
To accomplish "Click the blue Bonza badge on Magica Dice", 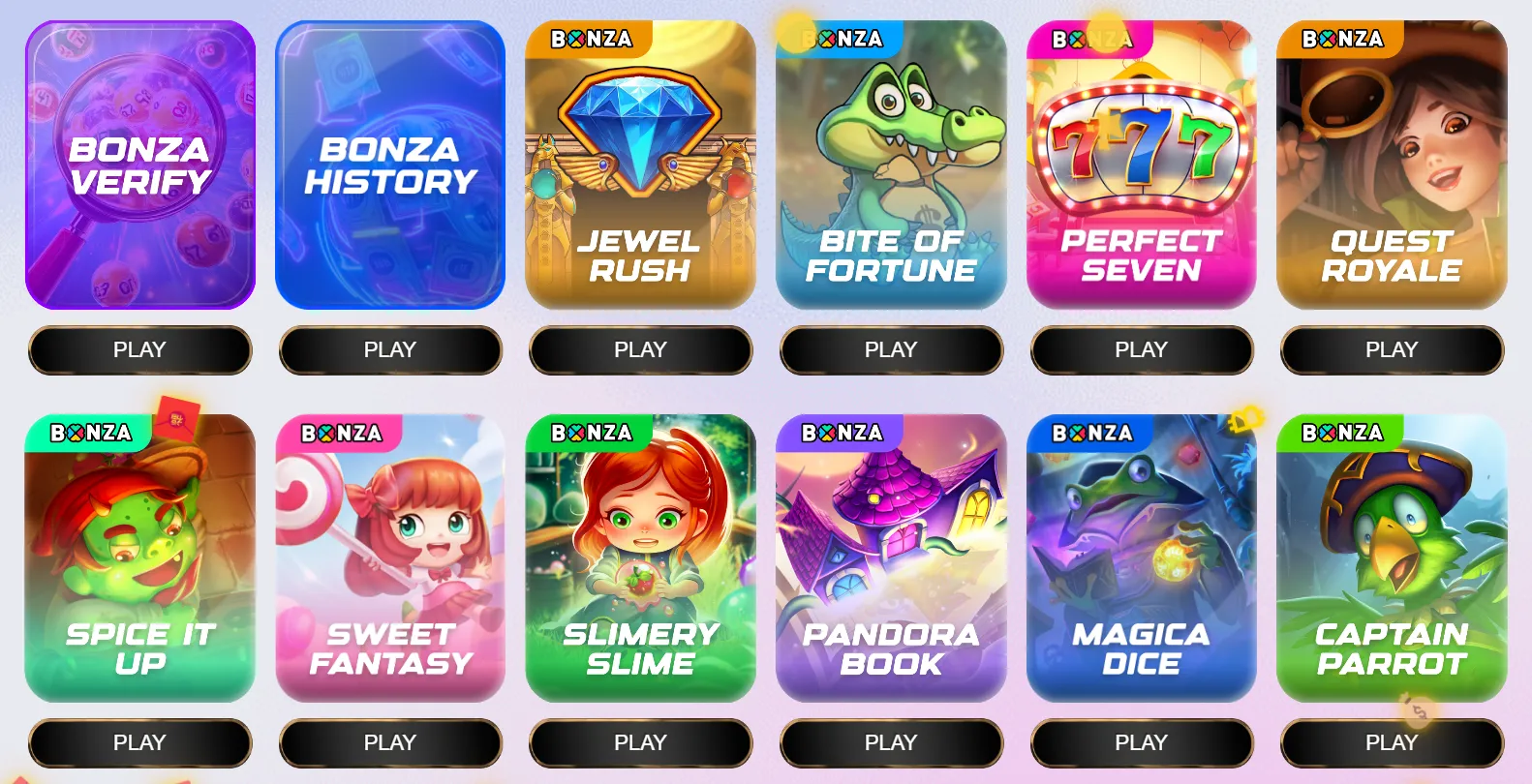I will point(1092,433).
